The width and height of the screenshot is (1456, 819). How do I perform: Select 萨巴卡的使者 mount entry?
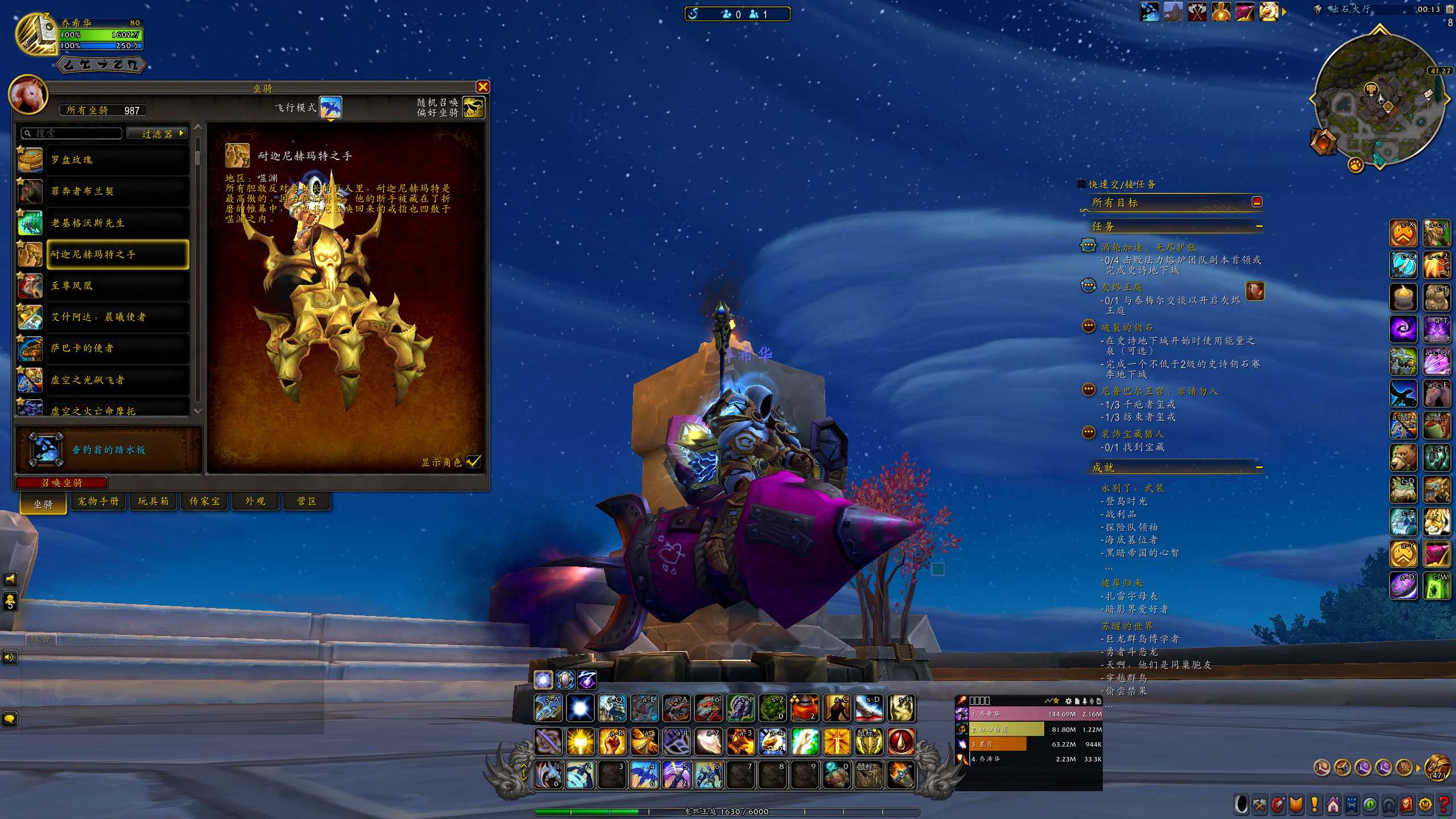(117, 348)
